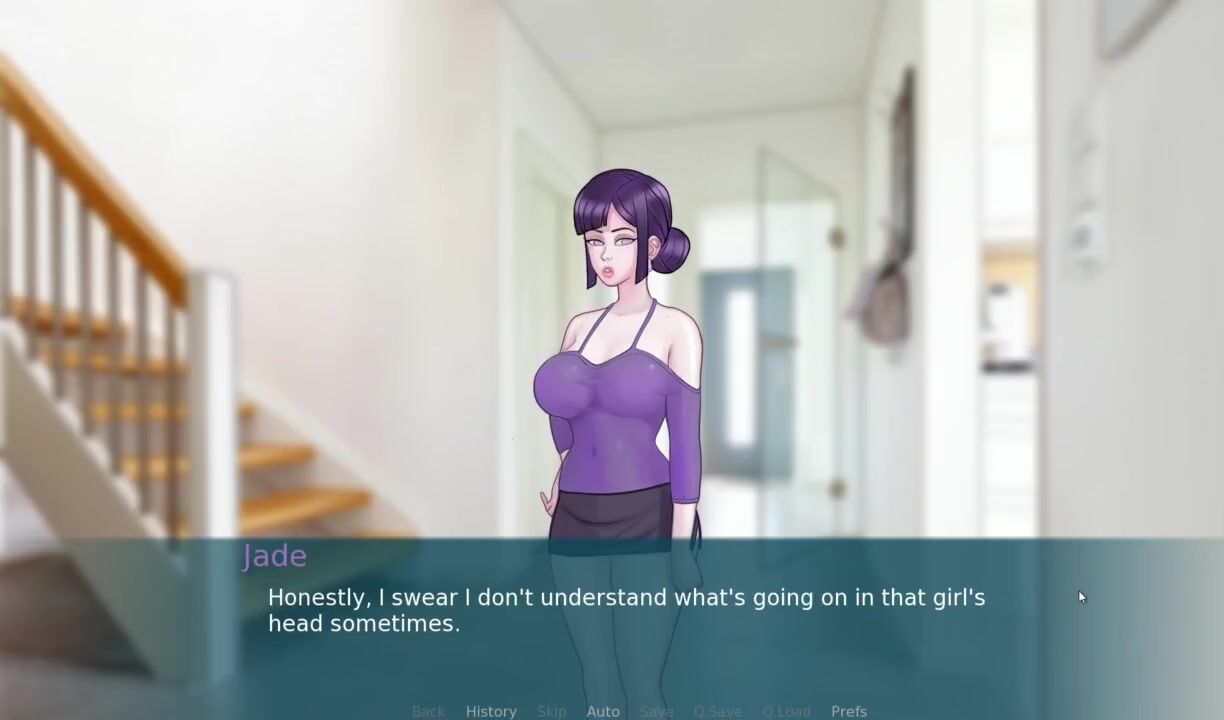Open the dialogue History log
The height and width of the screenshot is (720, 1224).
pyautogui.click(x=491, y=711)
